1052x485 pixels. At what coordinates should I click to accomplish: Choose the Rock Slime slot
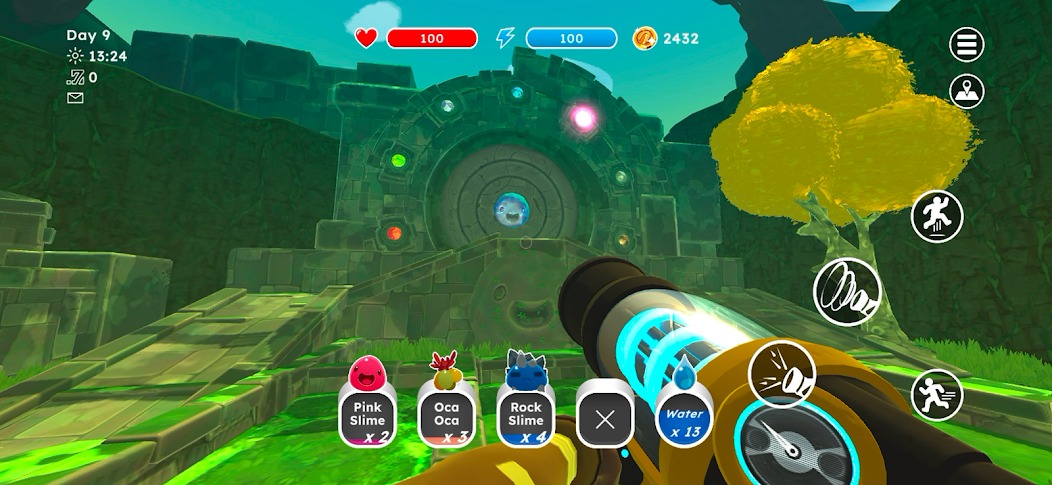[x=525, y=415]
